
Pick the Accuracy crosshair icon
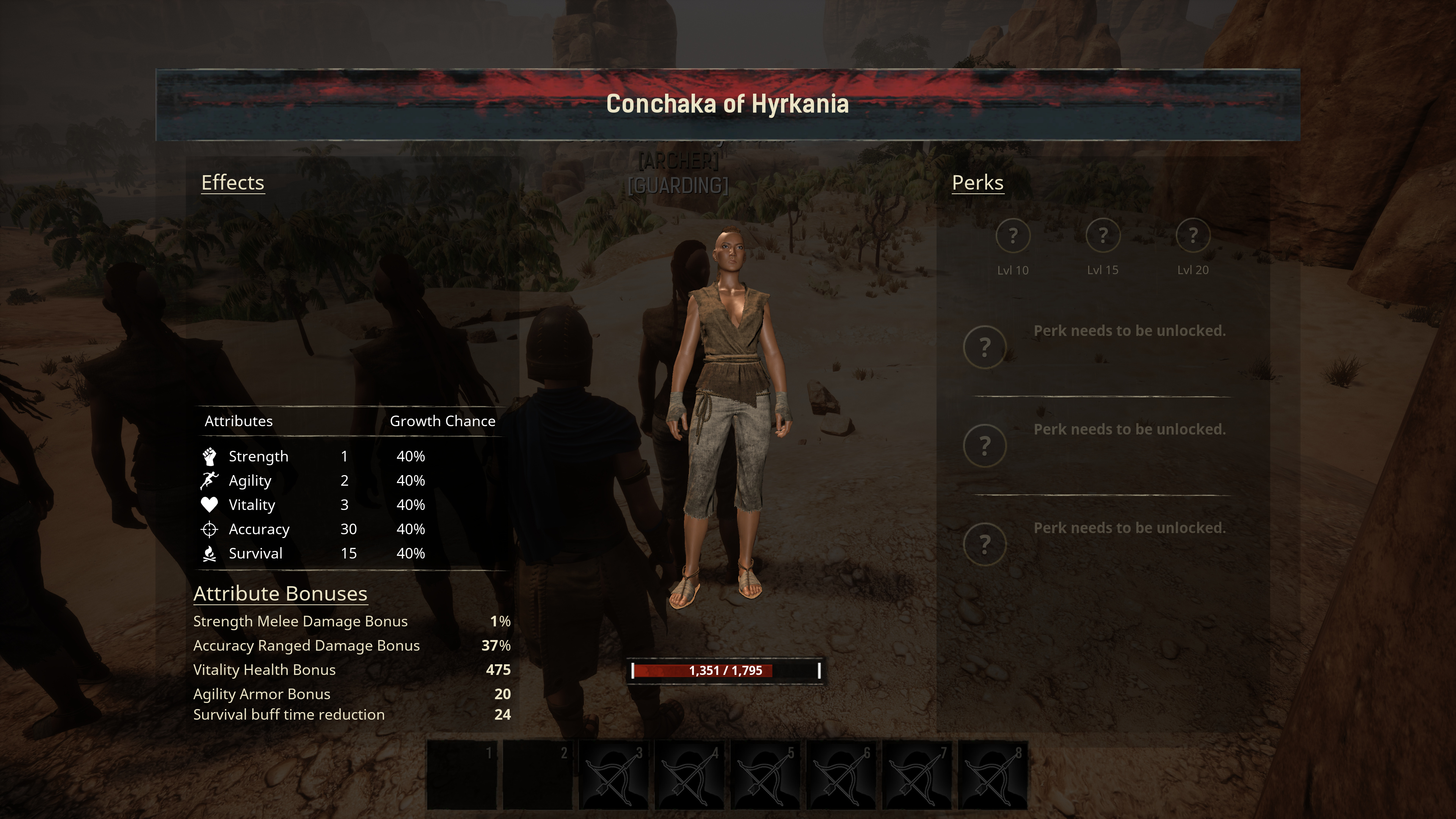209,529
